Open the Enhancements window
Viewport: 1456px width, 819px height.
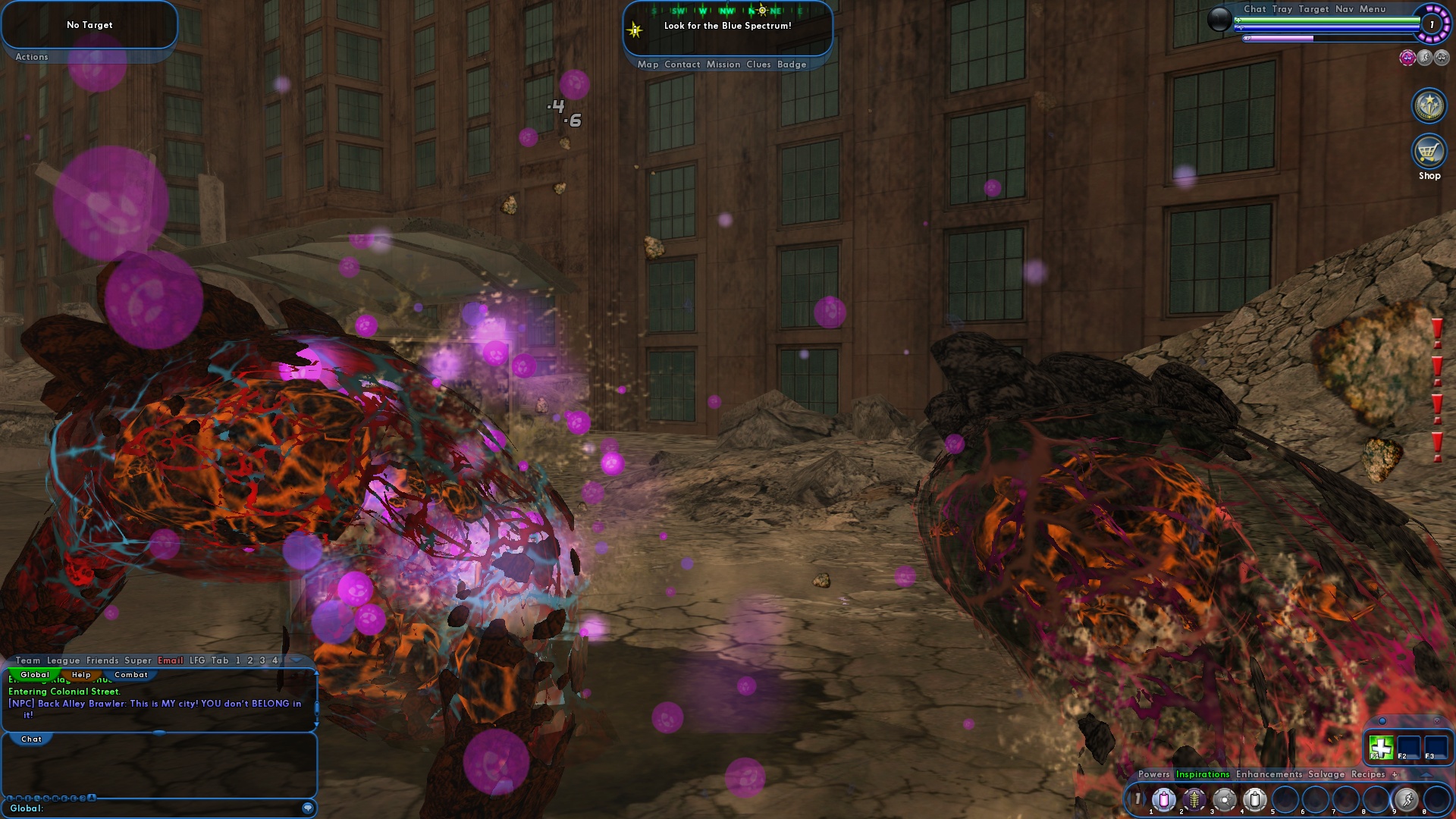click(x=1269, y=774)
